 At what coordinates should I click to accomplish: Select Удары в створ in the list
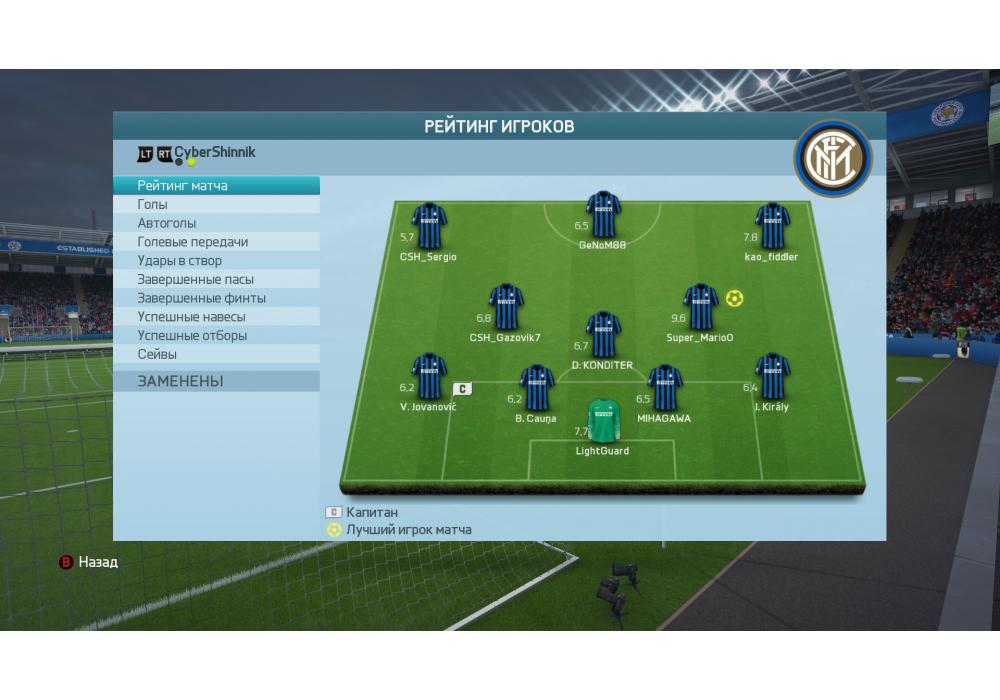click(216, 261)
